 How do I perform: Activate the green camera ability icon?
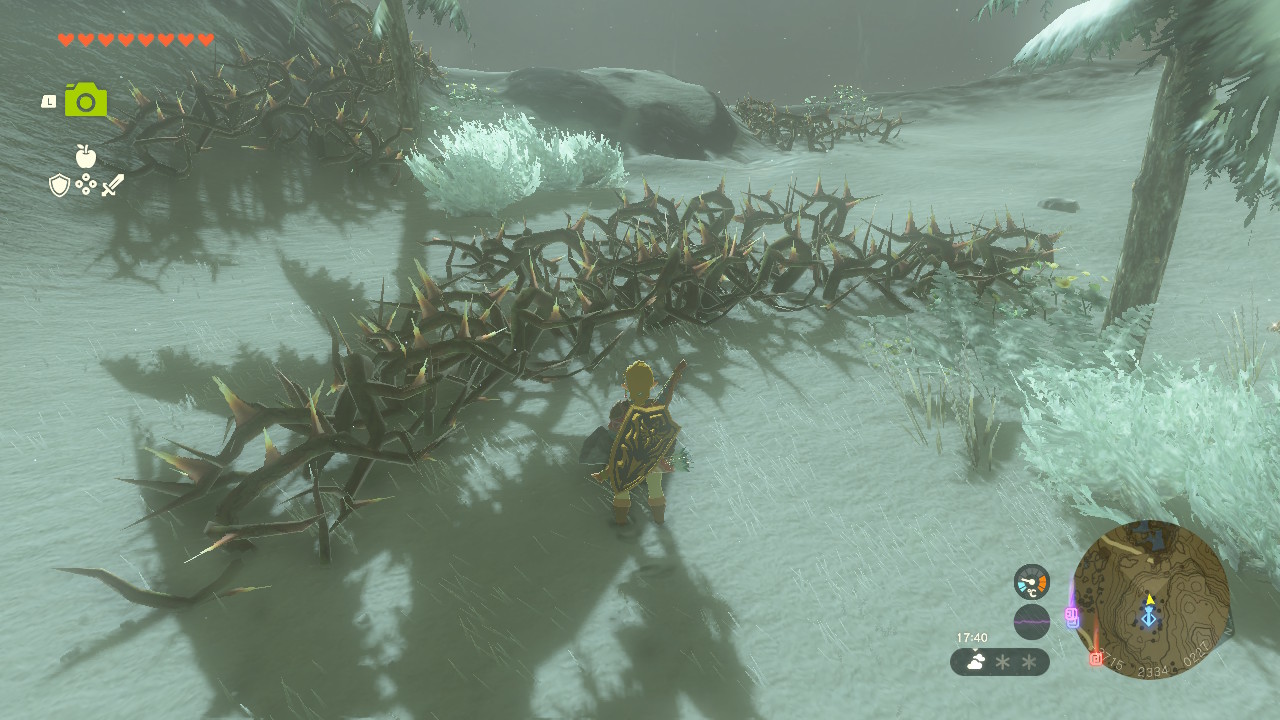coord(86,101)
